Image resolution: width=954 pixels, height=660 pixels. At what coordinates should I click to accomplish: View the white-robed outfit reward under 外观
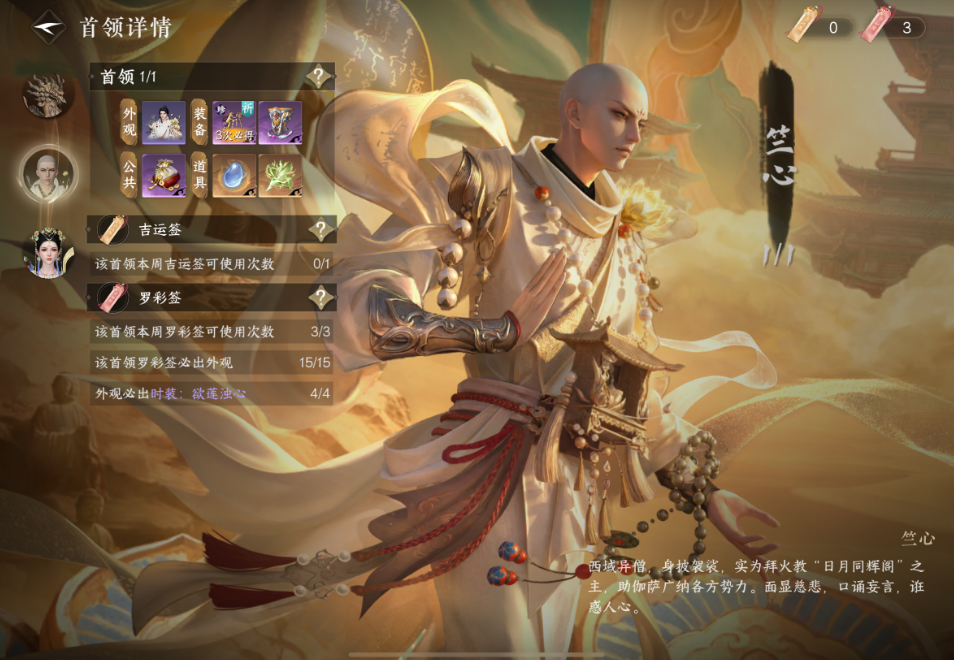pos(163,123)
